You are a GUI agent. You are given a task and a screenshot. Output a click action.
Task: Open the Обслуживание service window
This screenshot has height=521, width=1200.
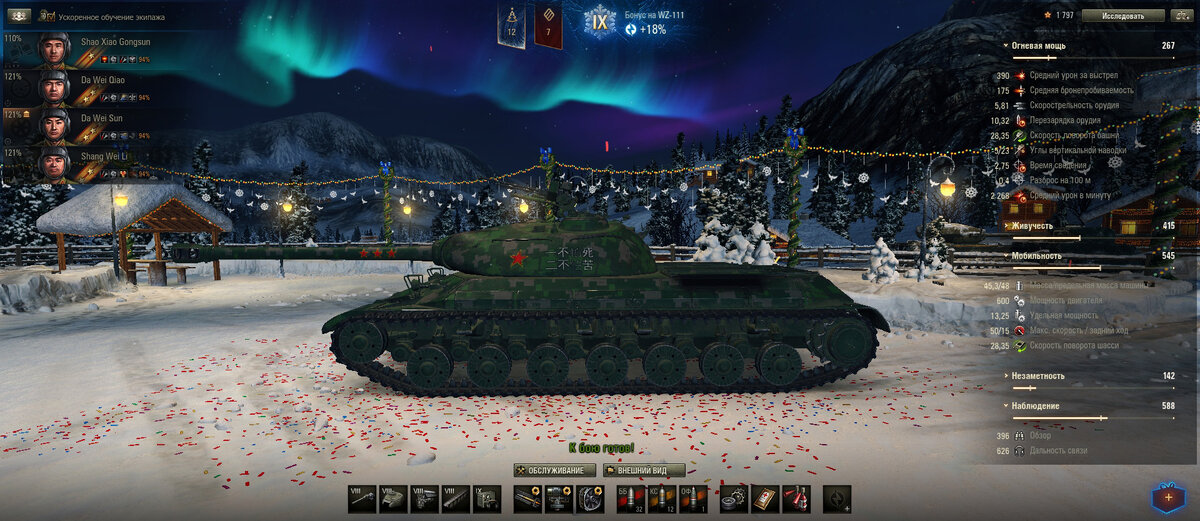pos(554,470)
